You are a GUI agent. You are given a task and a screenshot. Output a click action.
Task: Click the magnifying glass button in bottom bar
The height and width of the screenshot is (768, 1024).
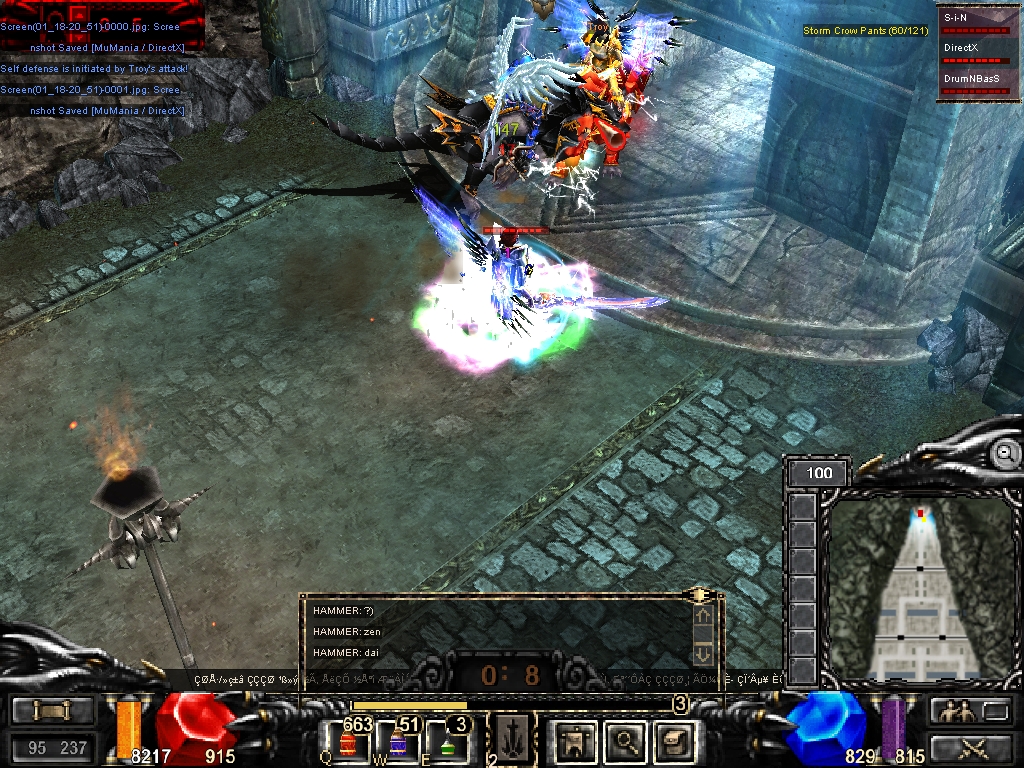[626, 741]
